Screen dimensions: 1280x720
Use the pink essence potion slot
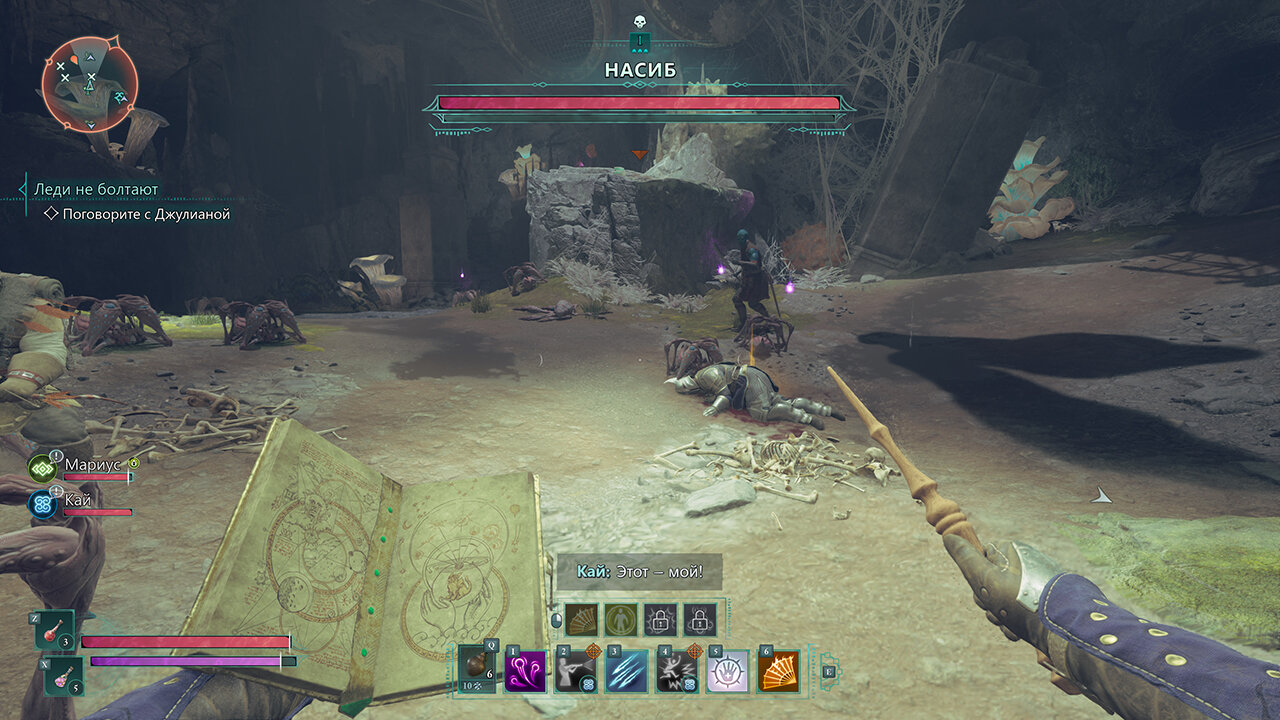(61, 675)
